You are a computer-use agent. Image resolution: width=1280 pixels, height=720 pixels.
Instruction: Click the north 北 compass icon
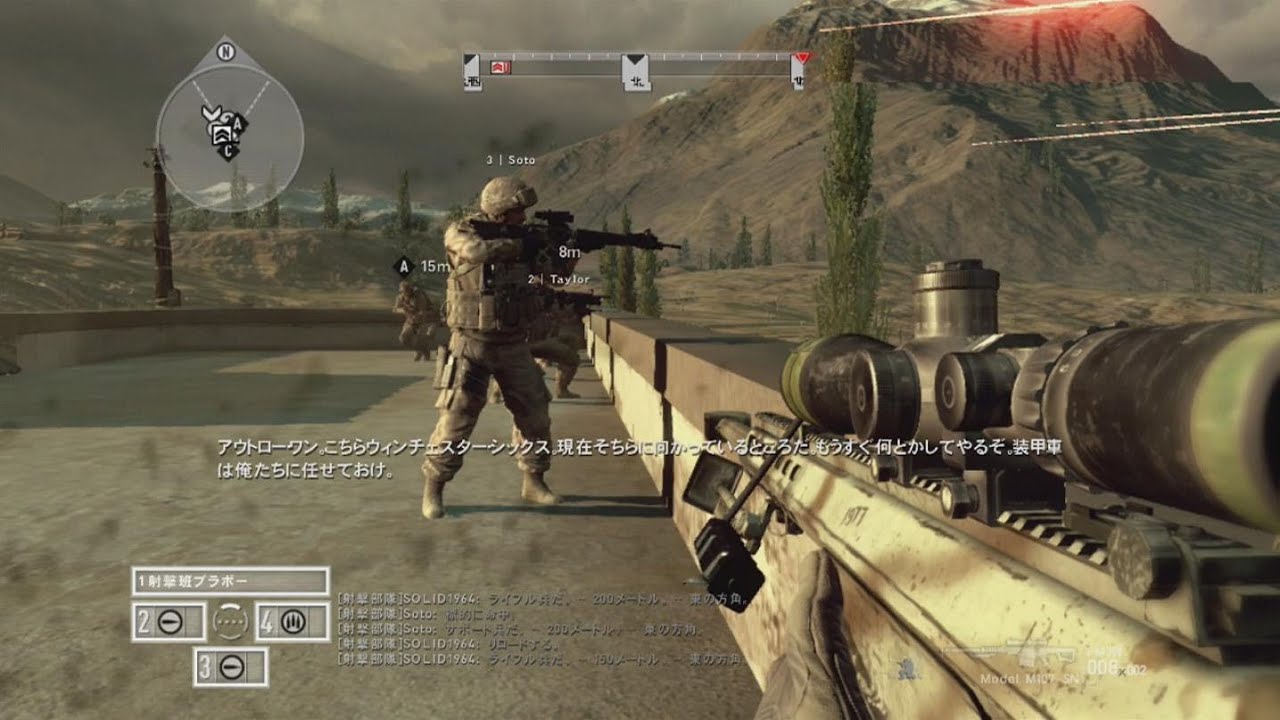tap(637, 75)
